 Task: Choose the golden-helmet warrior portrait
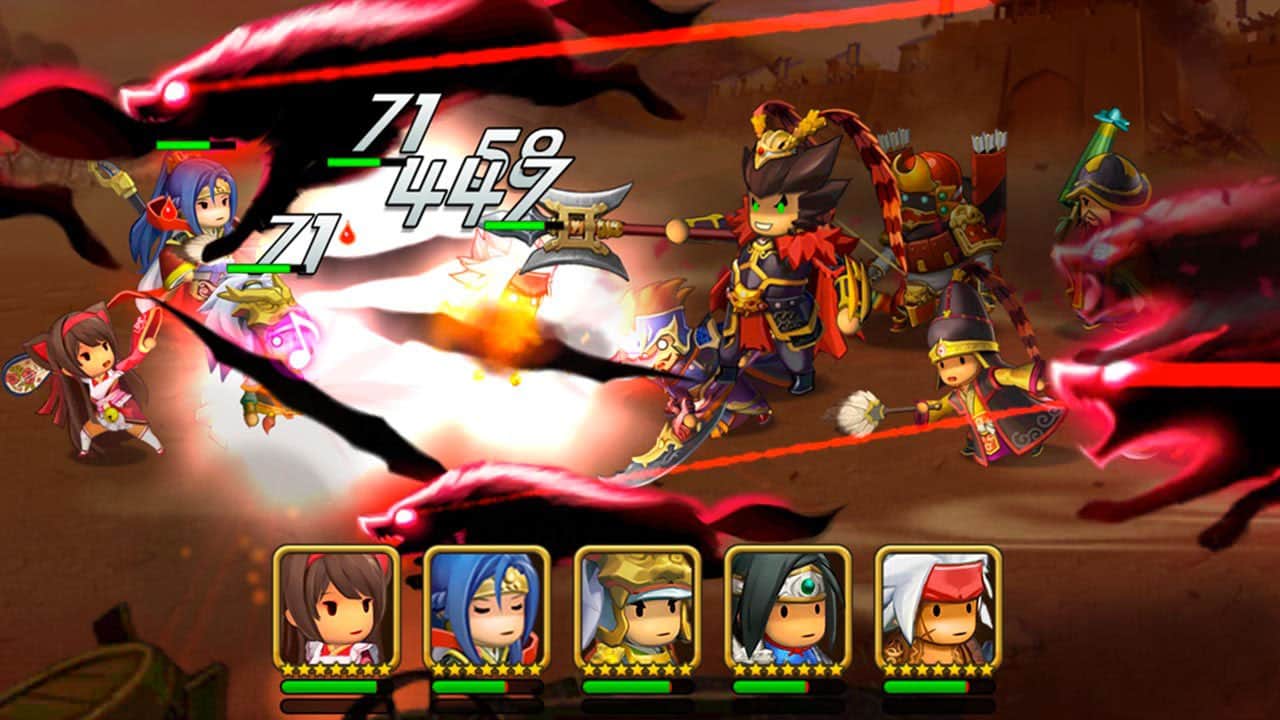[638, 608]
